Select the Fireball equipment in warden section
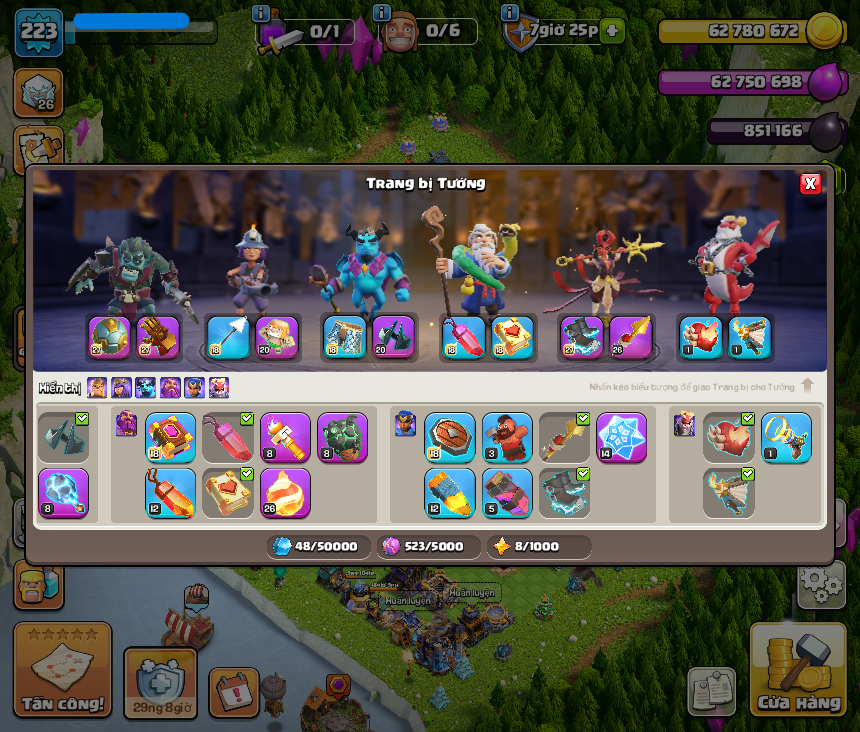 [x=286, y=494]
